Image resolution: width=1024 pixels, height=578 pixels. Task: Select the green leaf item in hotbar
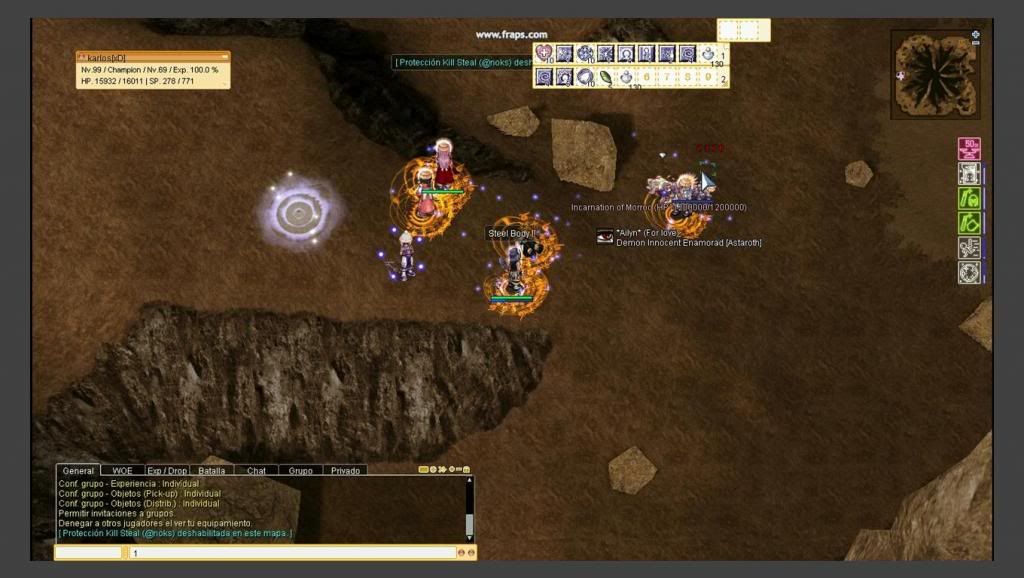[x=606, y=77]
